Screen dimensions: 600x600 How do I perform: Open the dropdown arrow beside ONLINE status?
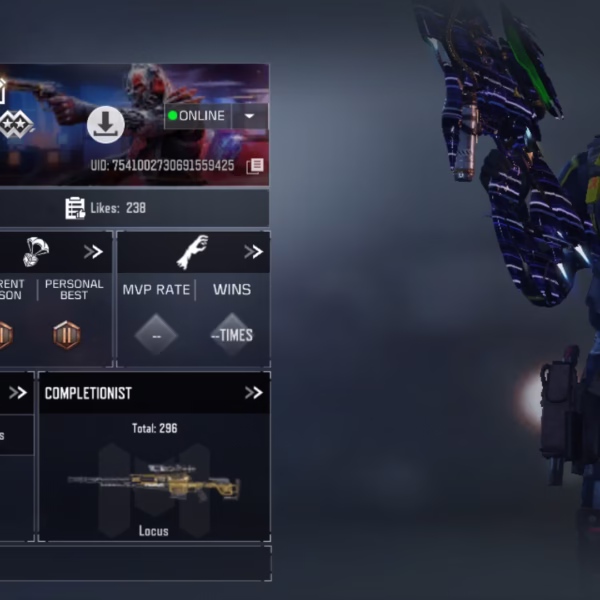[250, 116]
